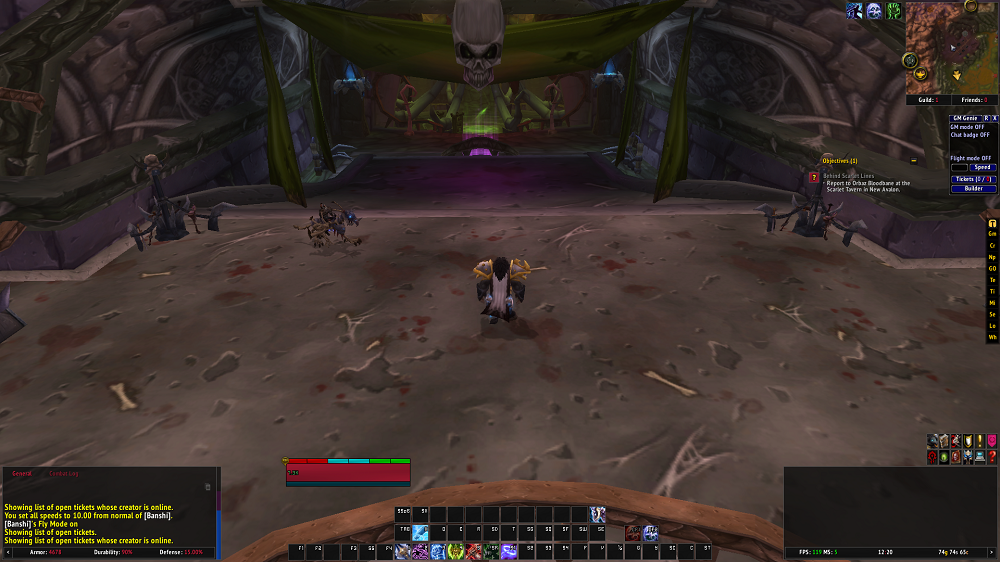Select the Np entry in side bar
The height and width of the screenshot is (562, 1000).
[992, 257]
